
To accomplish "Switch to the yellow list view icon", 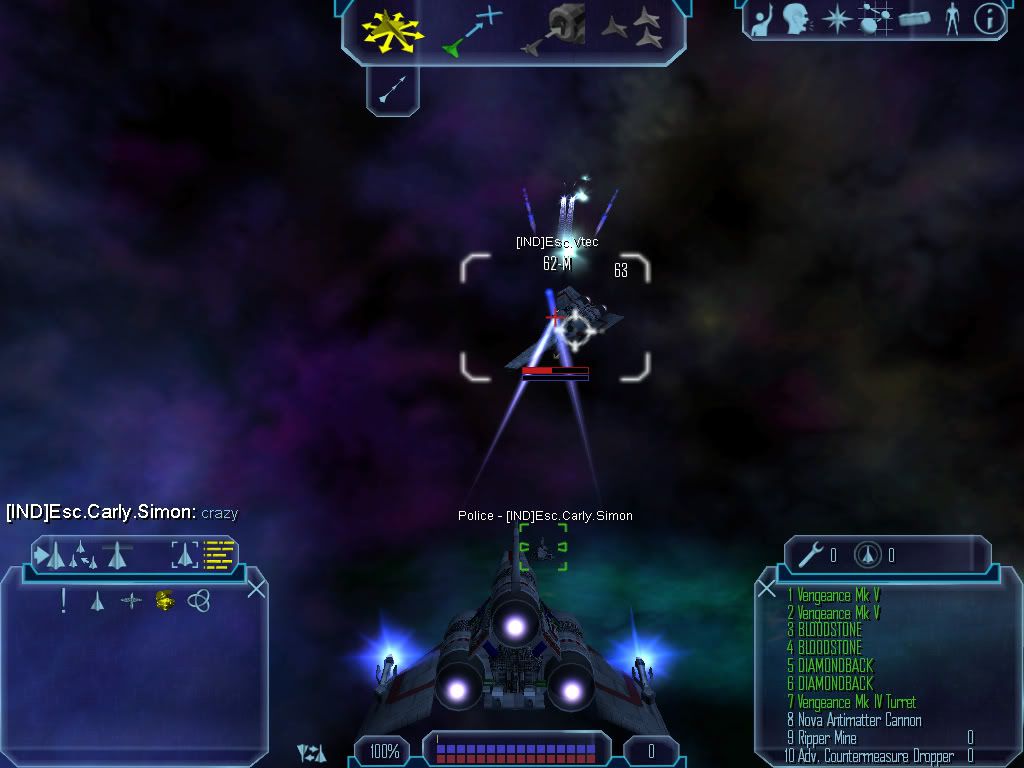I will 218,553.
